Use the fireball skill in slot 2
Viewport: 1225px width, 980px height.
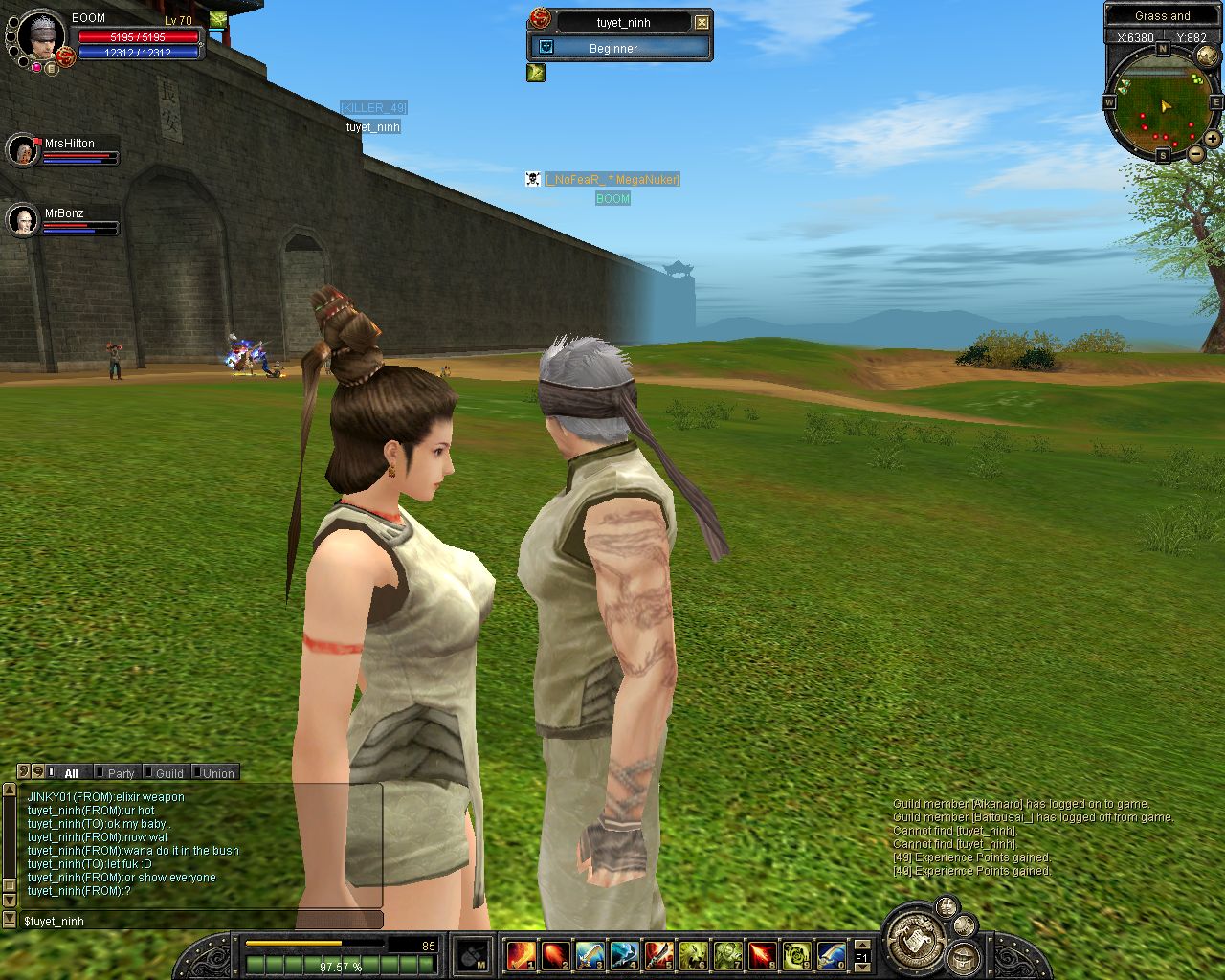pos(555,955)
